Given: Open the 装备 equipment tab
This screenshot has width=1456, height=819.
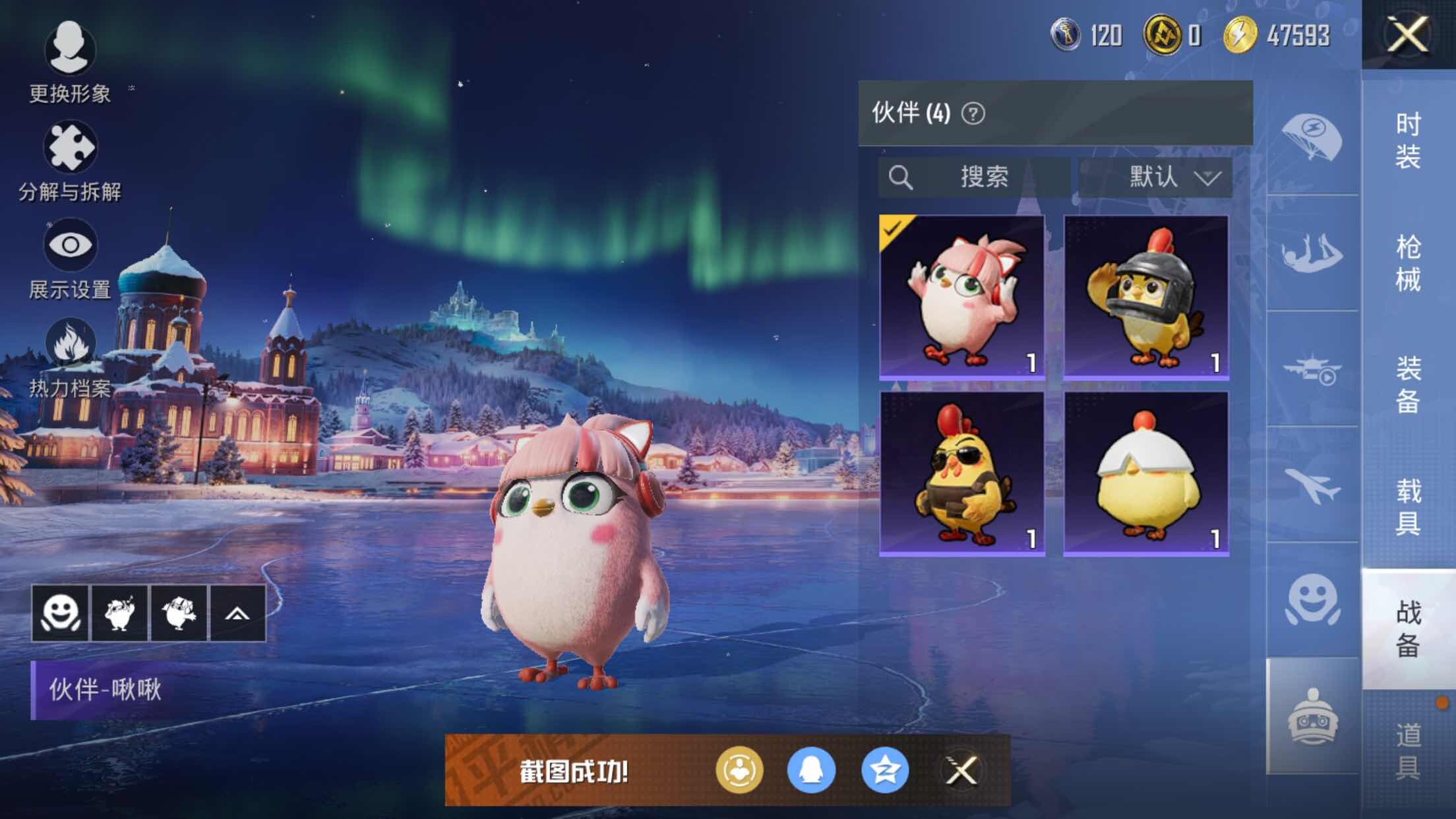Looking at the screenshot, I should coord(1408,384).
